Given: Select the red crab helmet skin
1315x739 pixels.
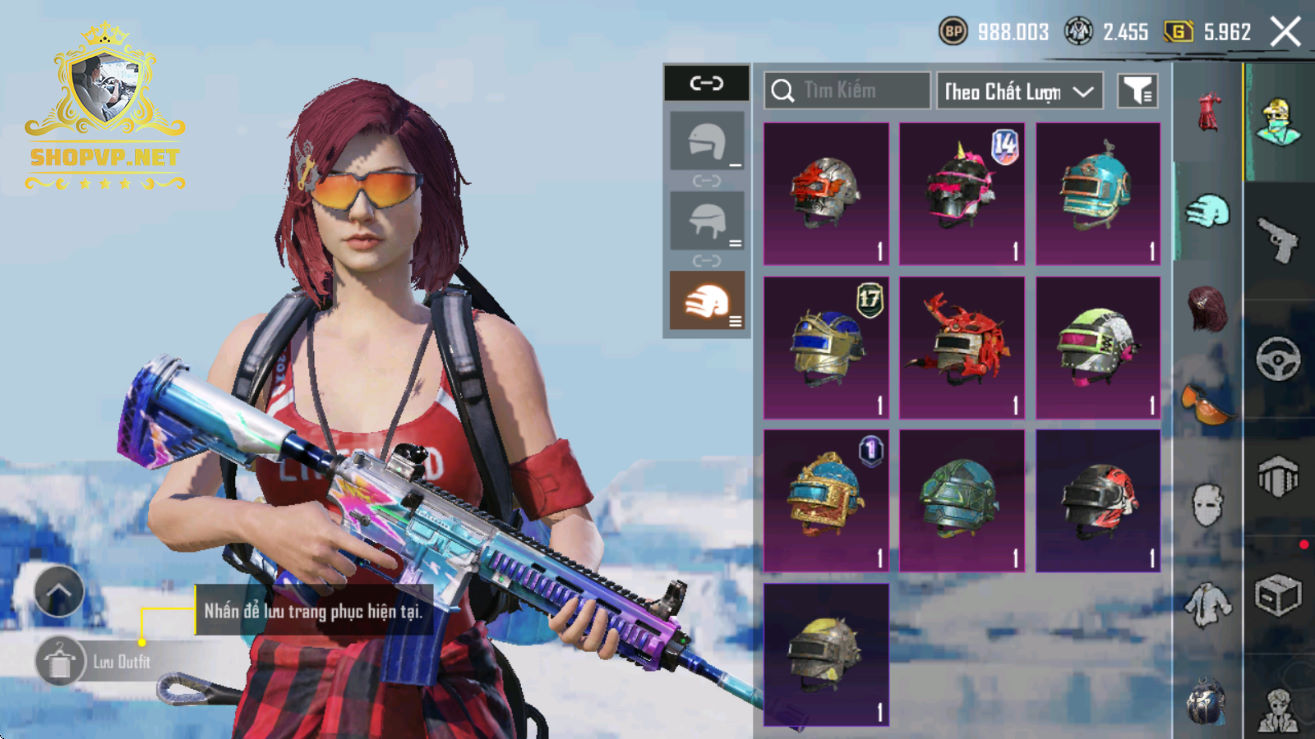Looking at the screenshot, I should pos(962,347).
